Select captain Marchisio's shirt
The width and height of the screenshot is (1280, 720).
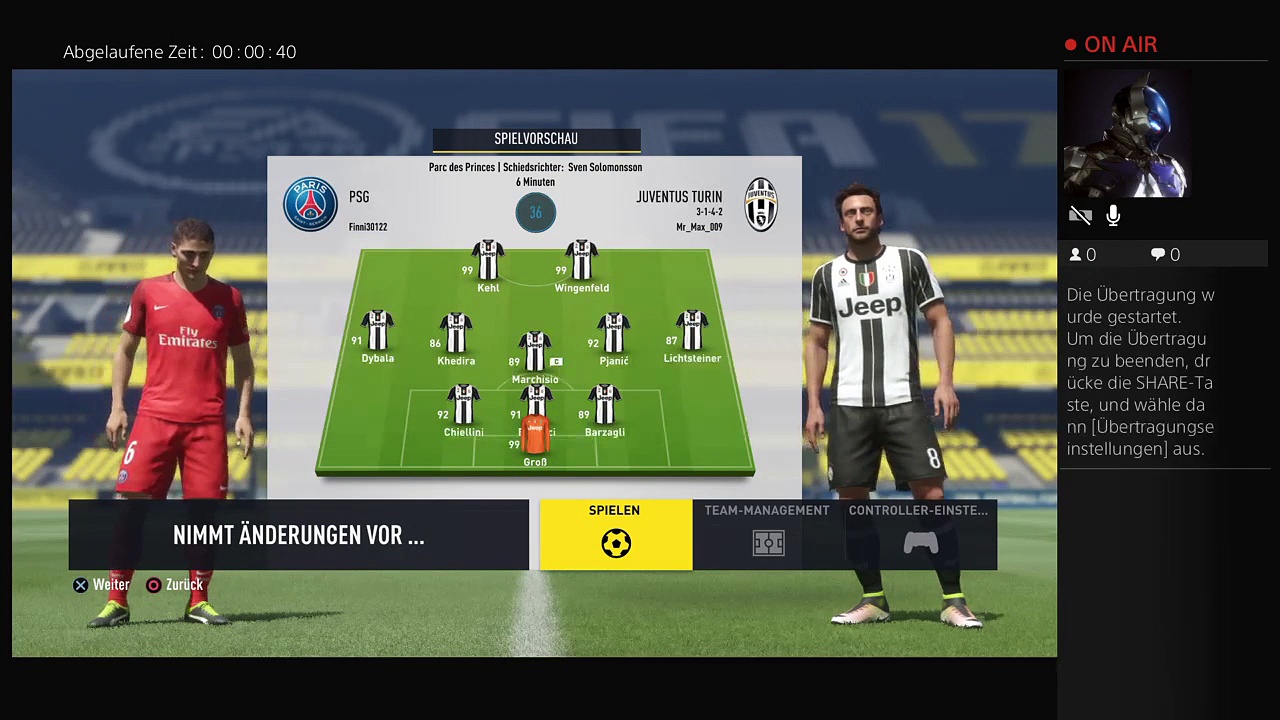click(x=534, y=353)
